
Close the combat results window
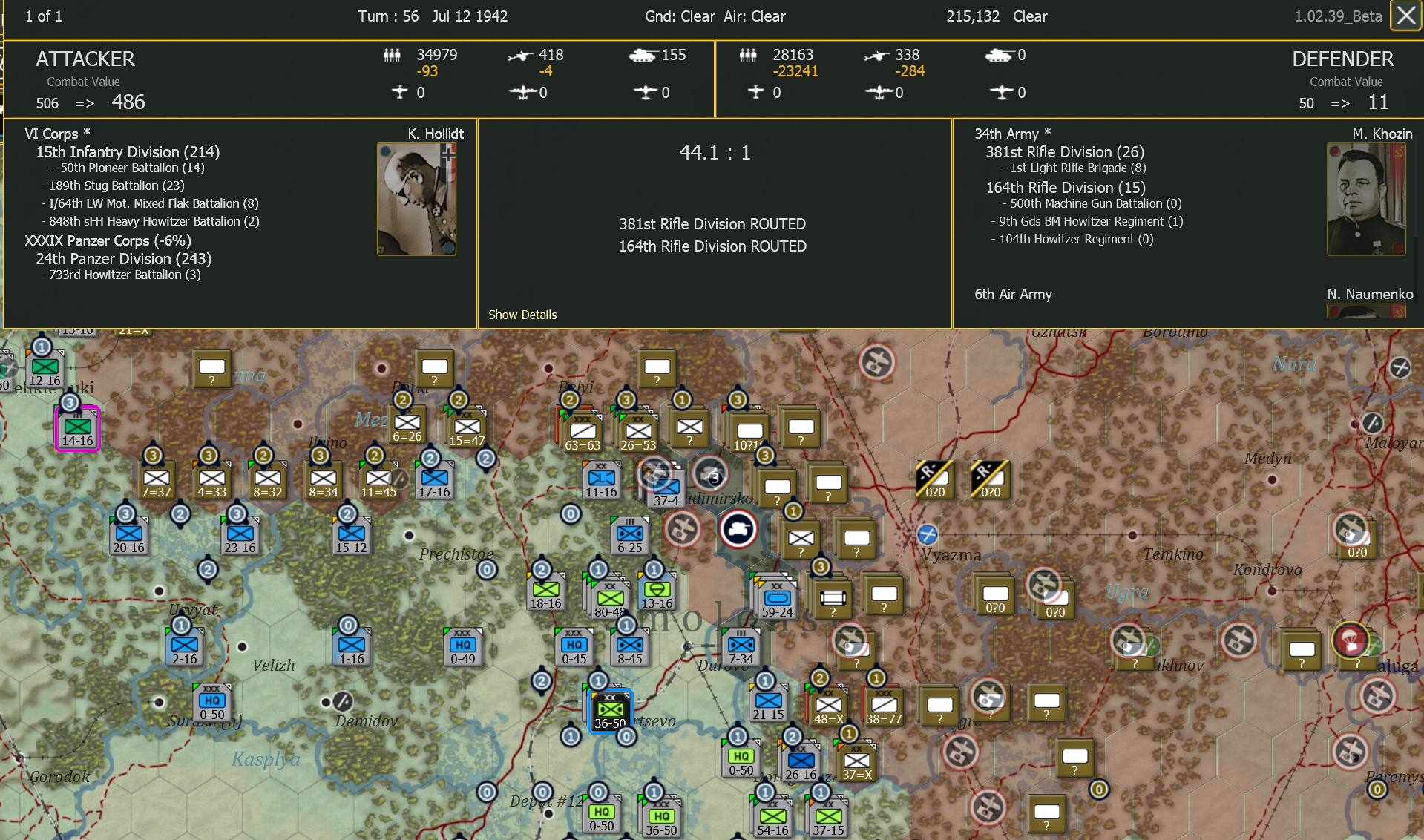point(1405,16)
